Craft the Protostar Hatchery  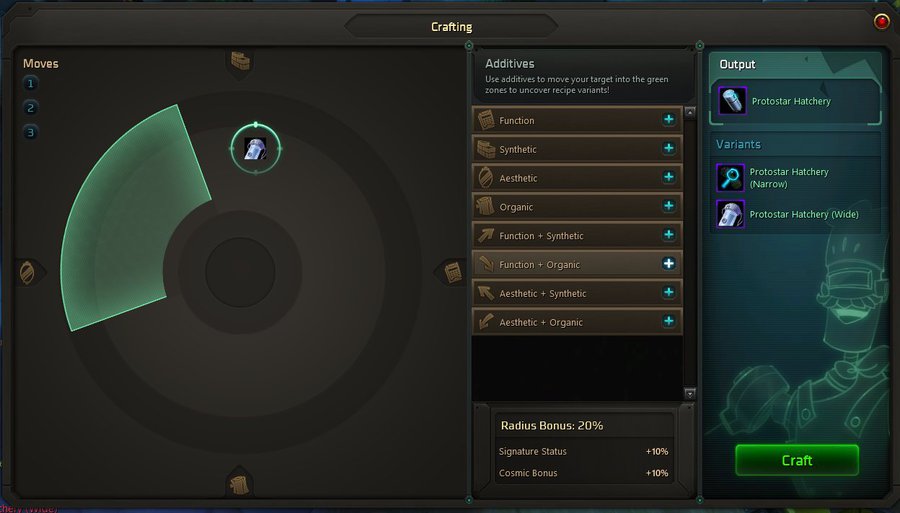click(x=796, y=460)
